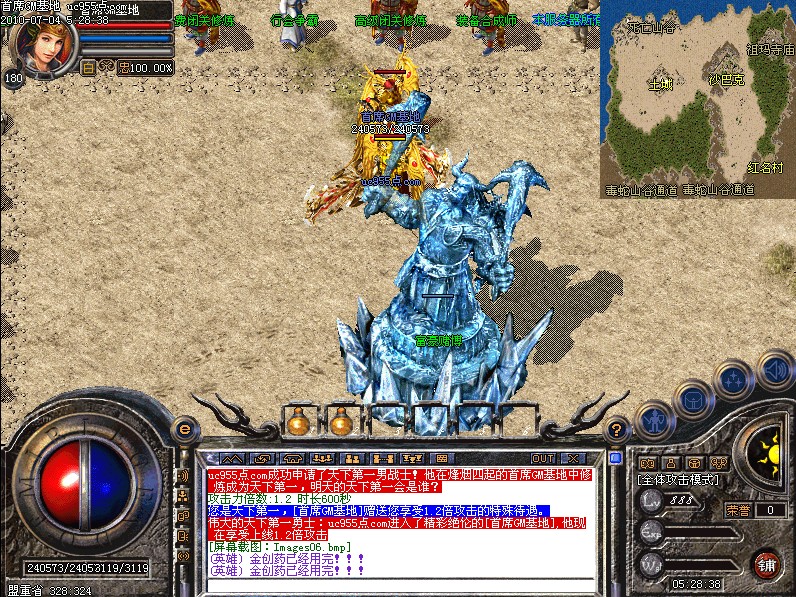Image resolution: width=796 pixels, height=597 pixels.
Task: Toggle sound with the speaker button
Action: 775,367
